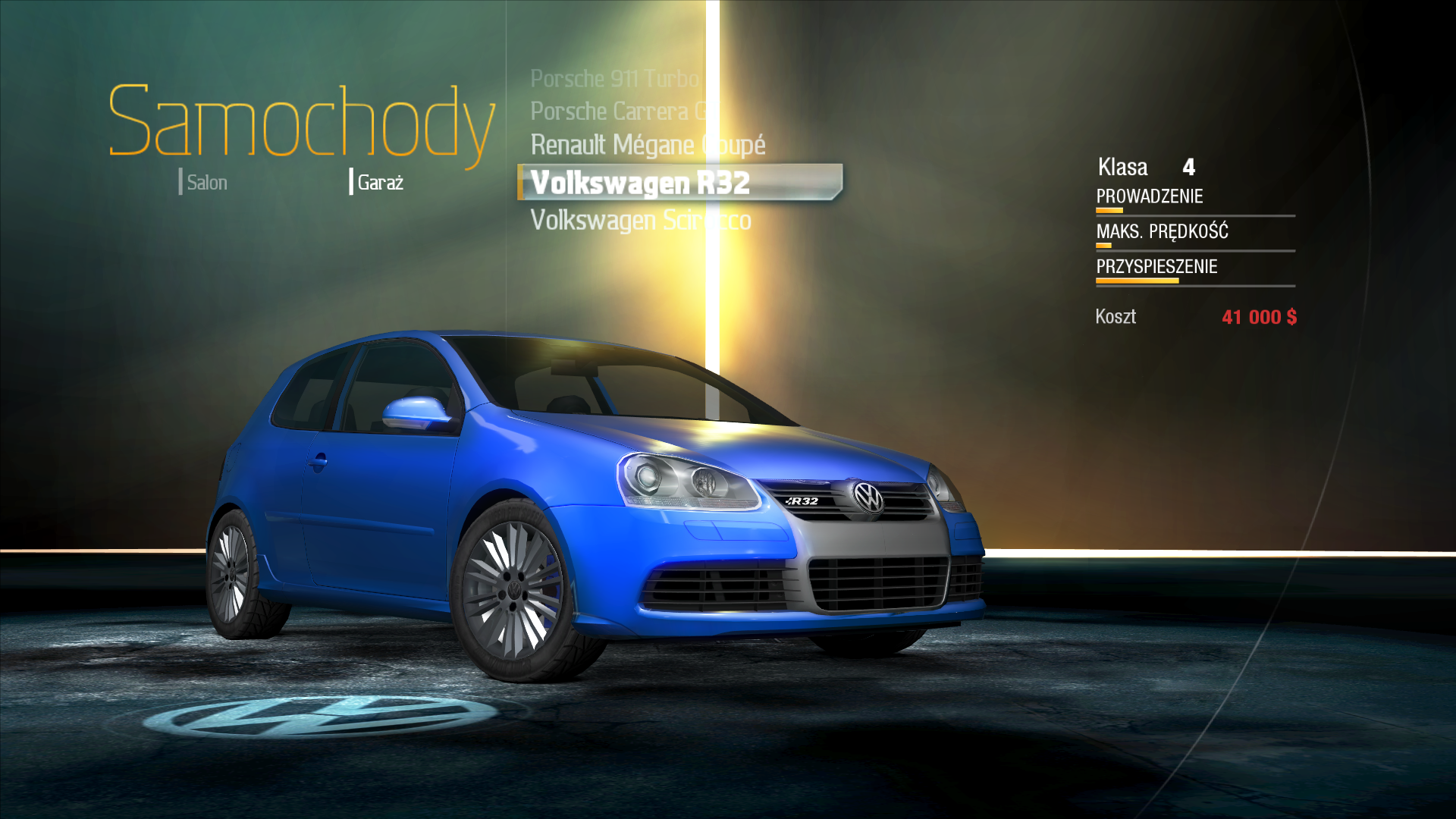Select the highlighted Volkswagen R32 entry
The width and height of the screenshot is (1456, 819).
[x=641, y=183]
